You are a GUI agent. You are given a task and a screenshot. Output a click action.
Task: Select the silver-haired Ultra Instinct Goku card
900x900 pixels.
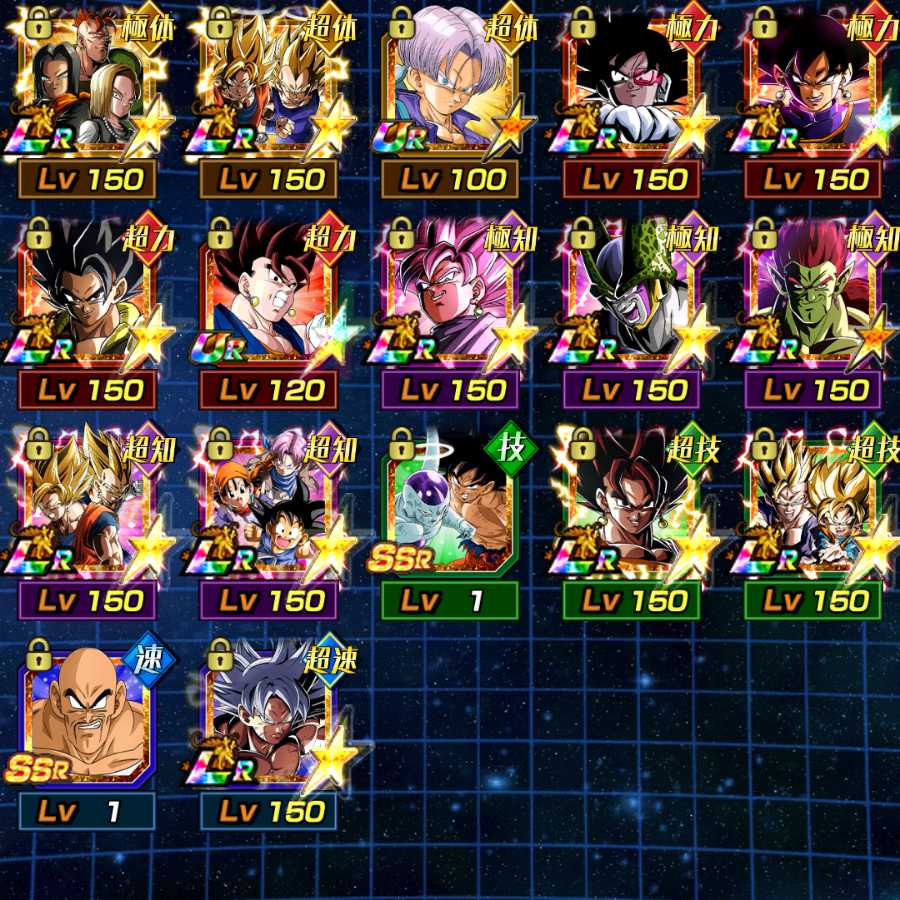(x=268, y=720)
